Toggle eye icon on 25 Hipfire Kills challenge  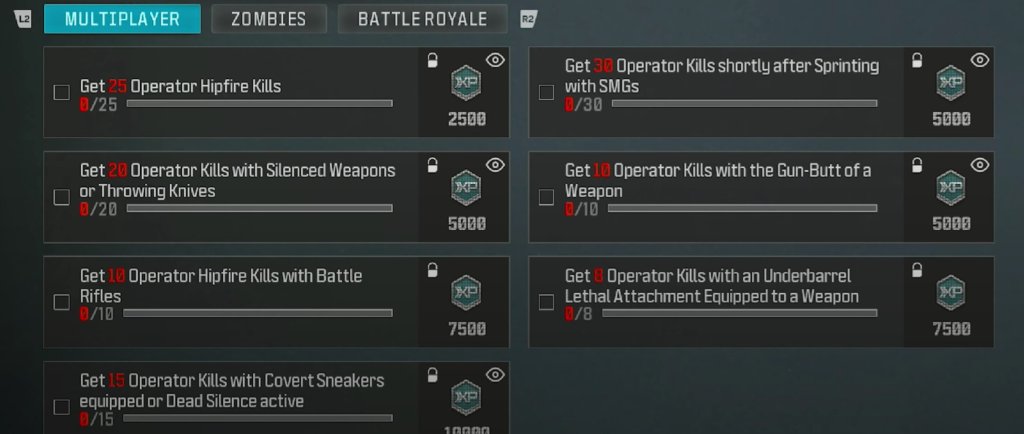[494, 60]
